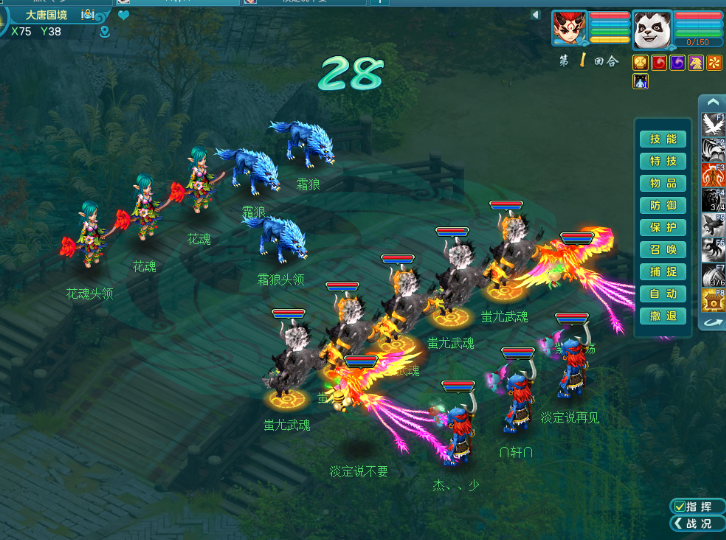
Task: Click the teal heart icon
Action: pyautogui.click(x=124, y=15)
